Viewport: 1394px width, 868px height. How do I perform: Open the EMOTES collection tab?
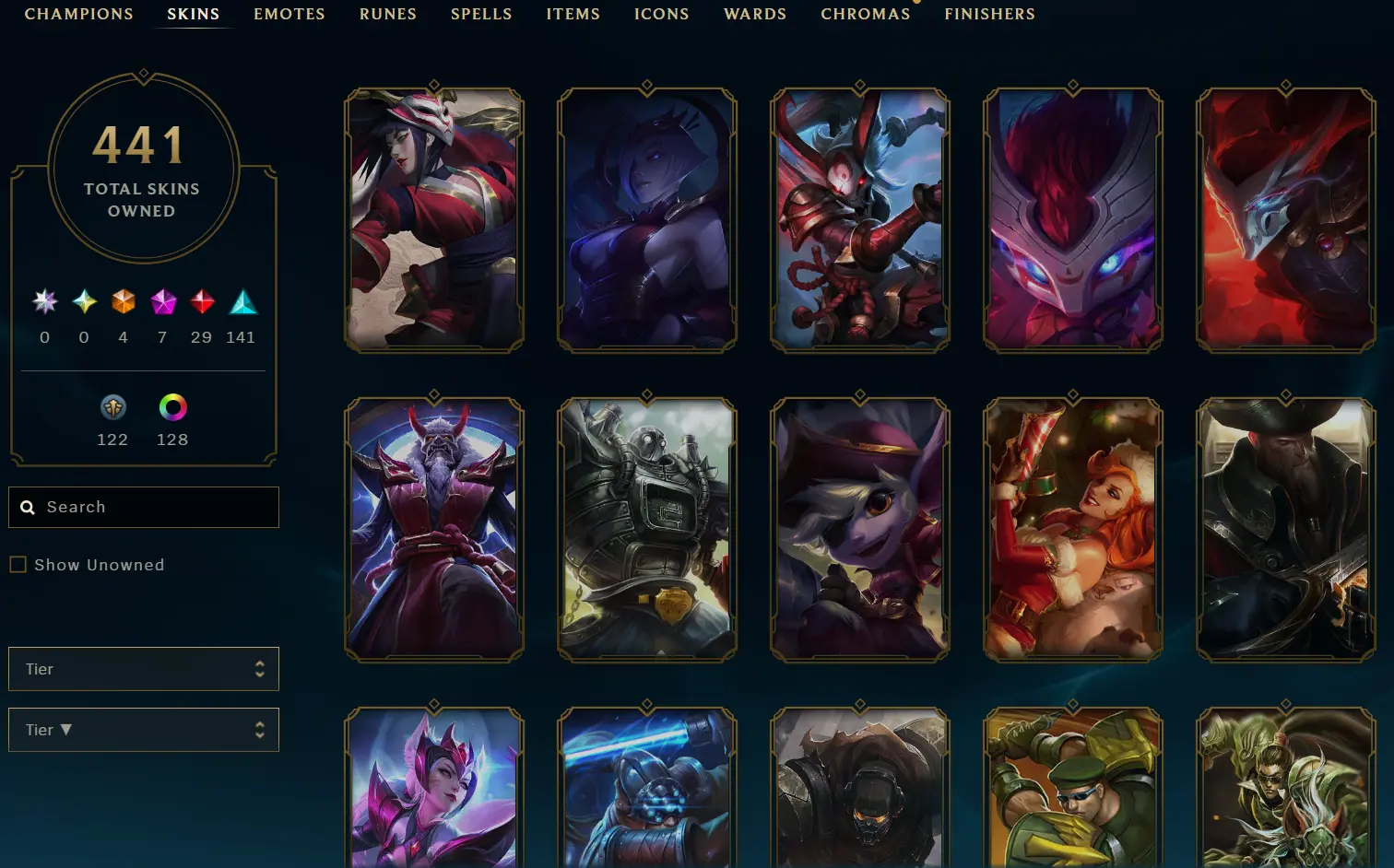289,14
